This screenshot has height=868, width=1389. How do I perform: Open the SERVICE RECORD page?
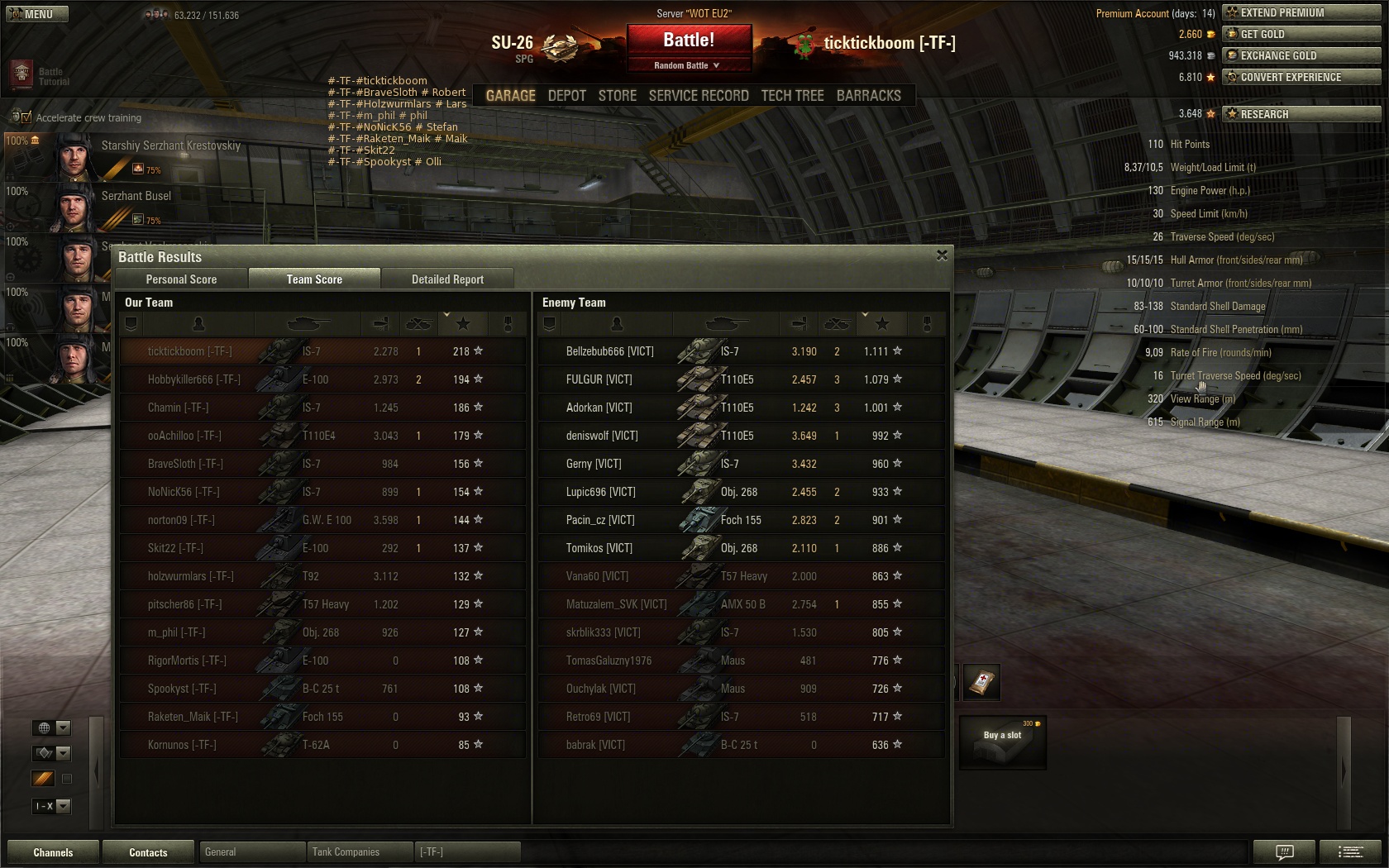699,96
